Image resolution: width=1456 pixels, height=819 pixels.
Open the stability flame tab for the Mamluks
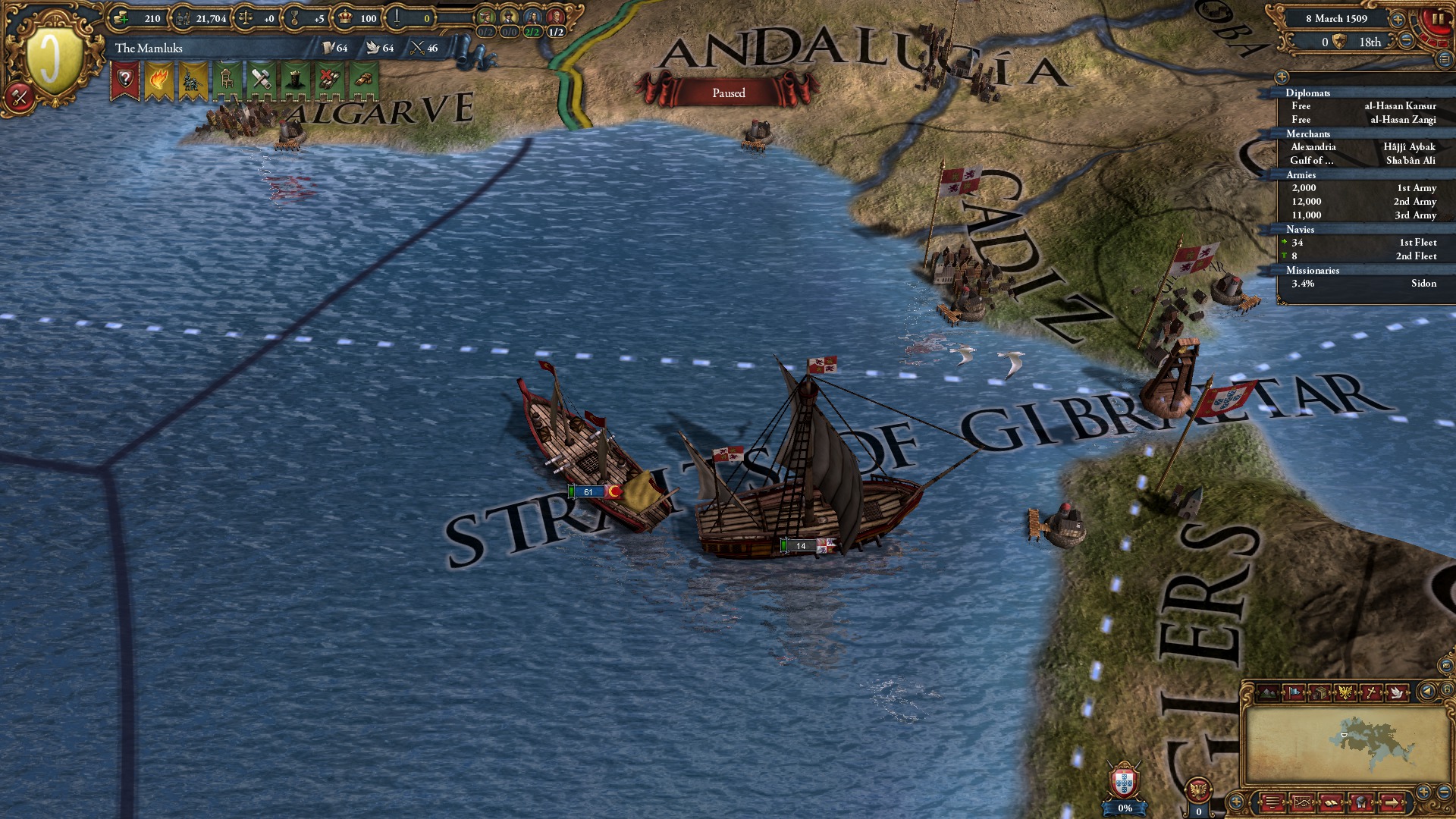point(159,78)
